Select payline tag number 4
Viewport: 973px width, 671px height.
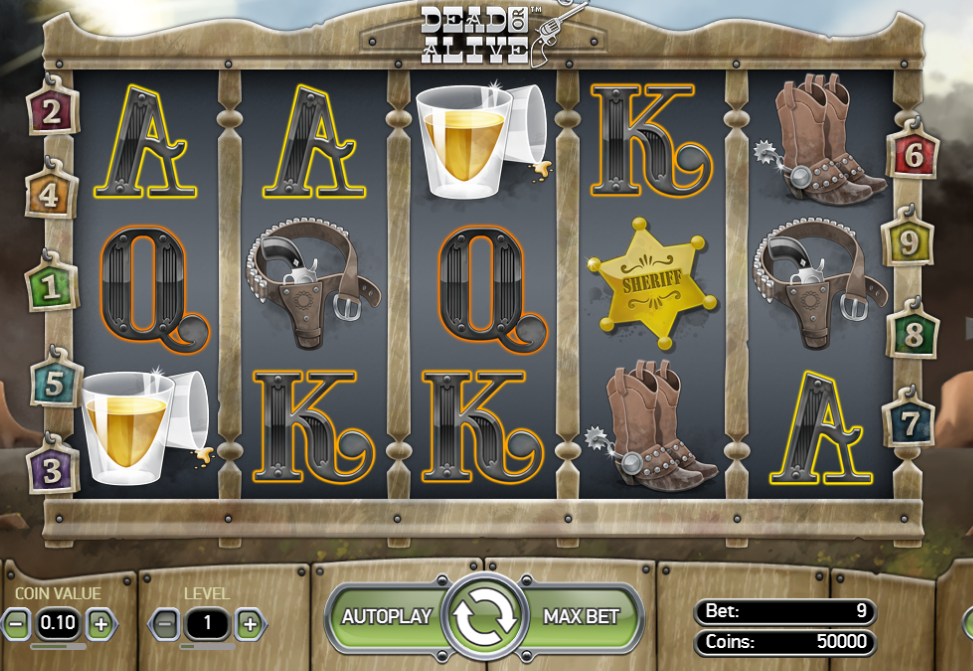pyautogui.click(x=47, y=195)
